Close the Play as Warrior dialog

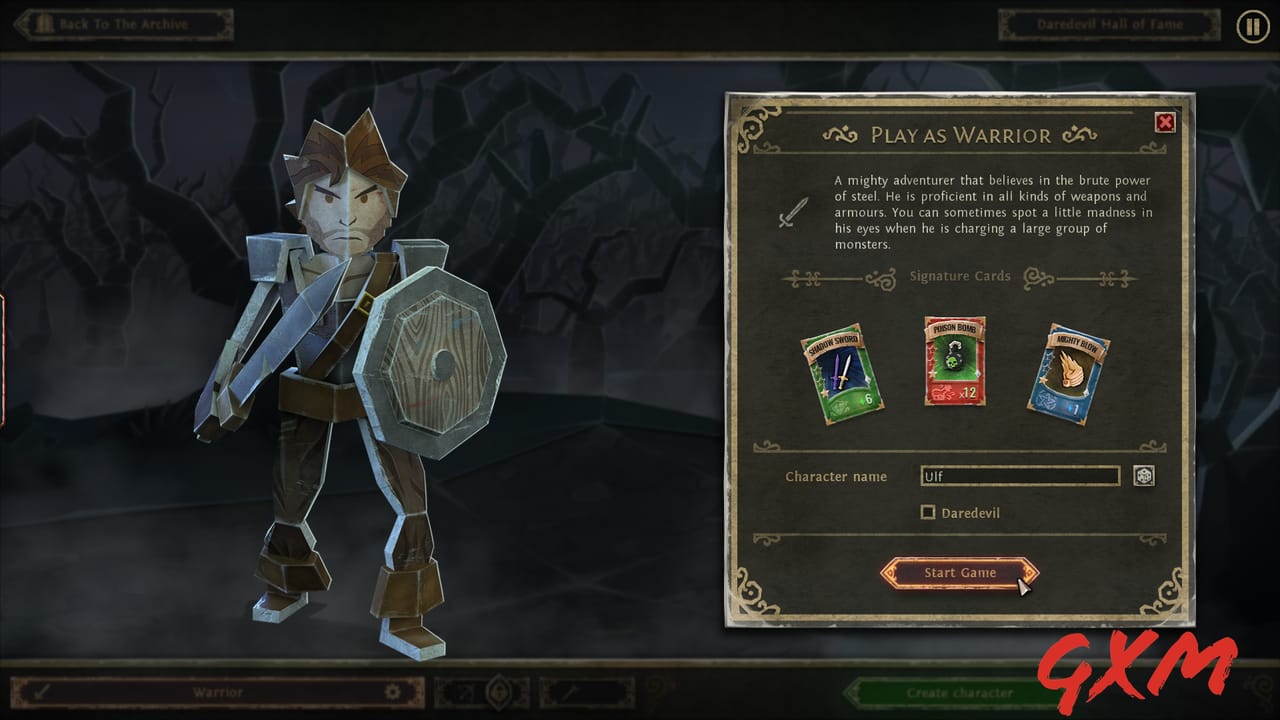point(1165,123)
